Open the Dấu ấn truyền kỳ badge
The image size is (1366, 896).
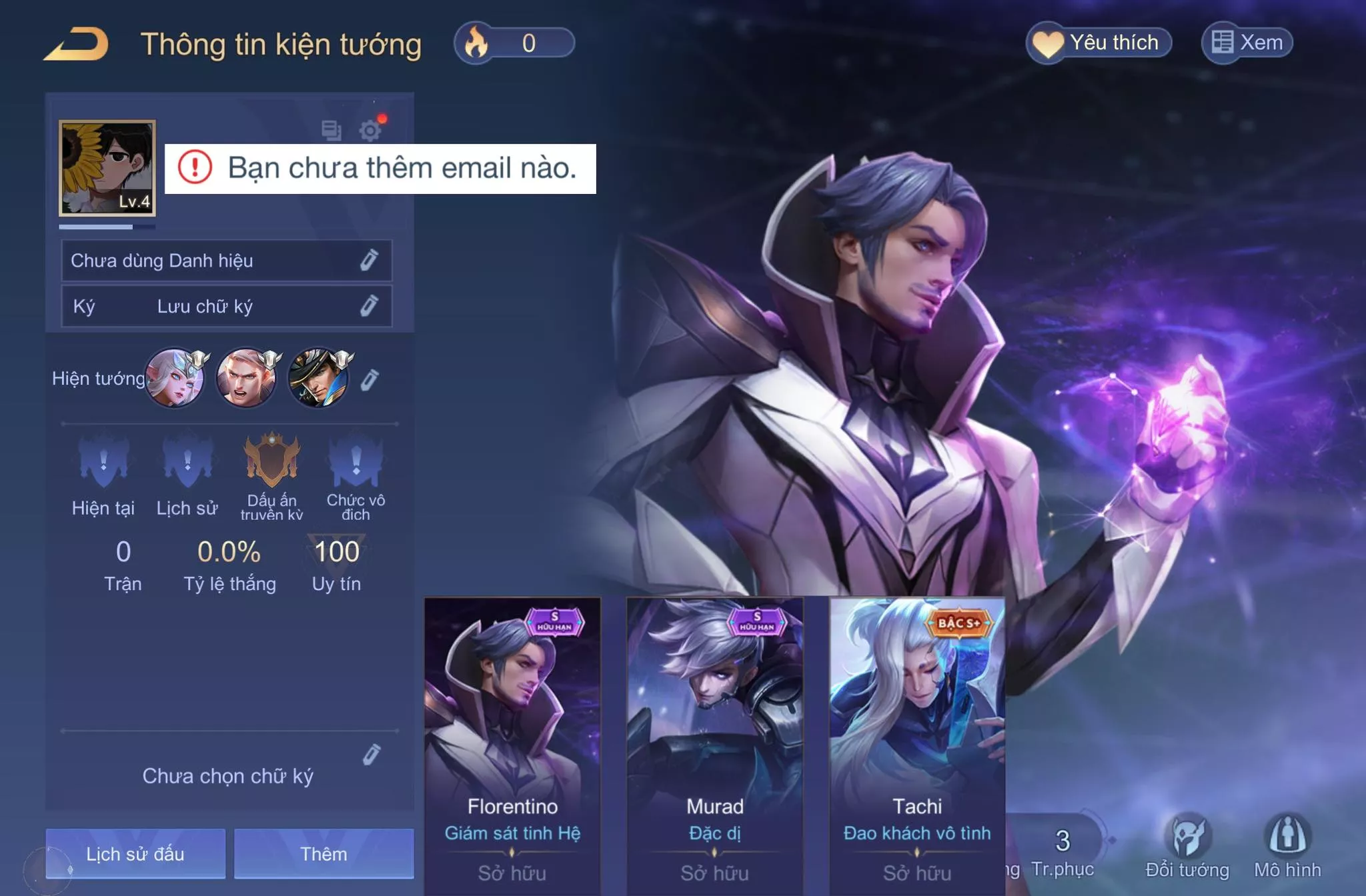coord(271,460)
